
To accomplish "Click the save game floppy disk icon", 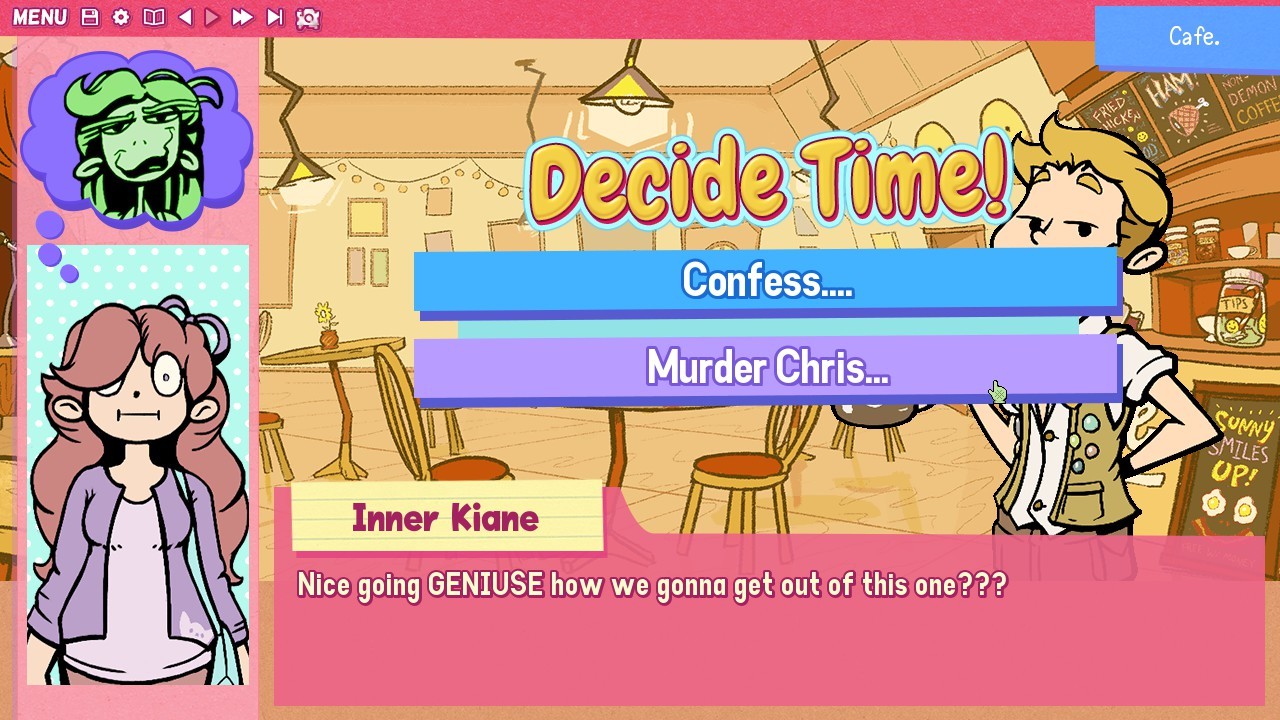I will pos(89,17).
